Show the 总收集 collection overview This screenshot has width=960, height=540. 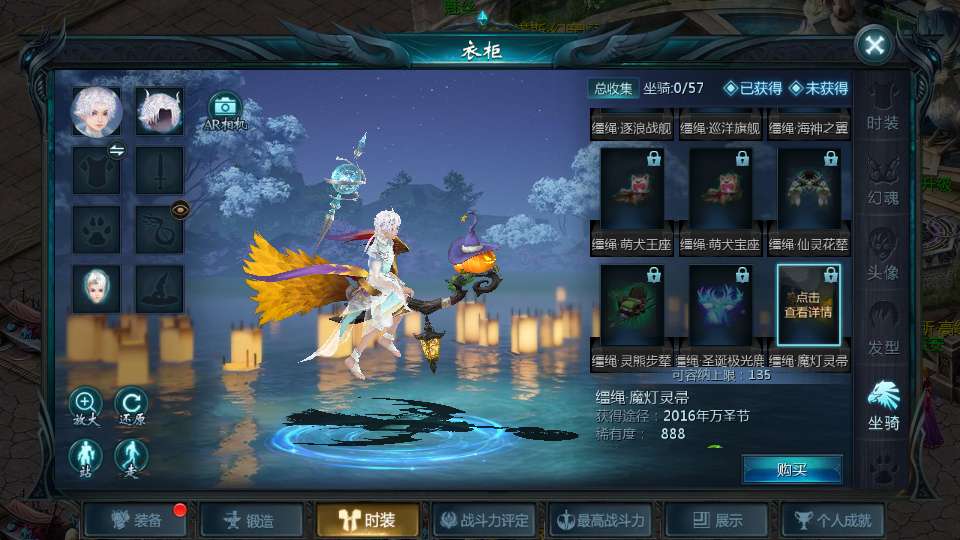[613, 89]
